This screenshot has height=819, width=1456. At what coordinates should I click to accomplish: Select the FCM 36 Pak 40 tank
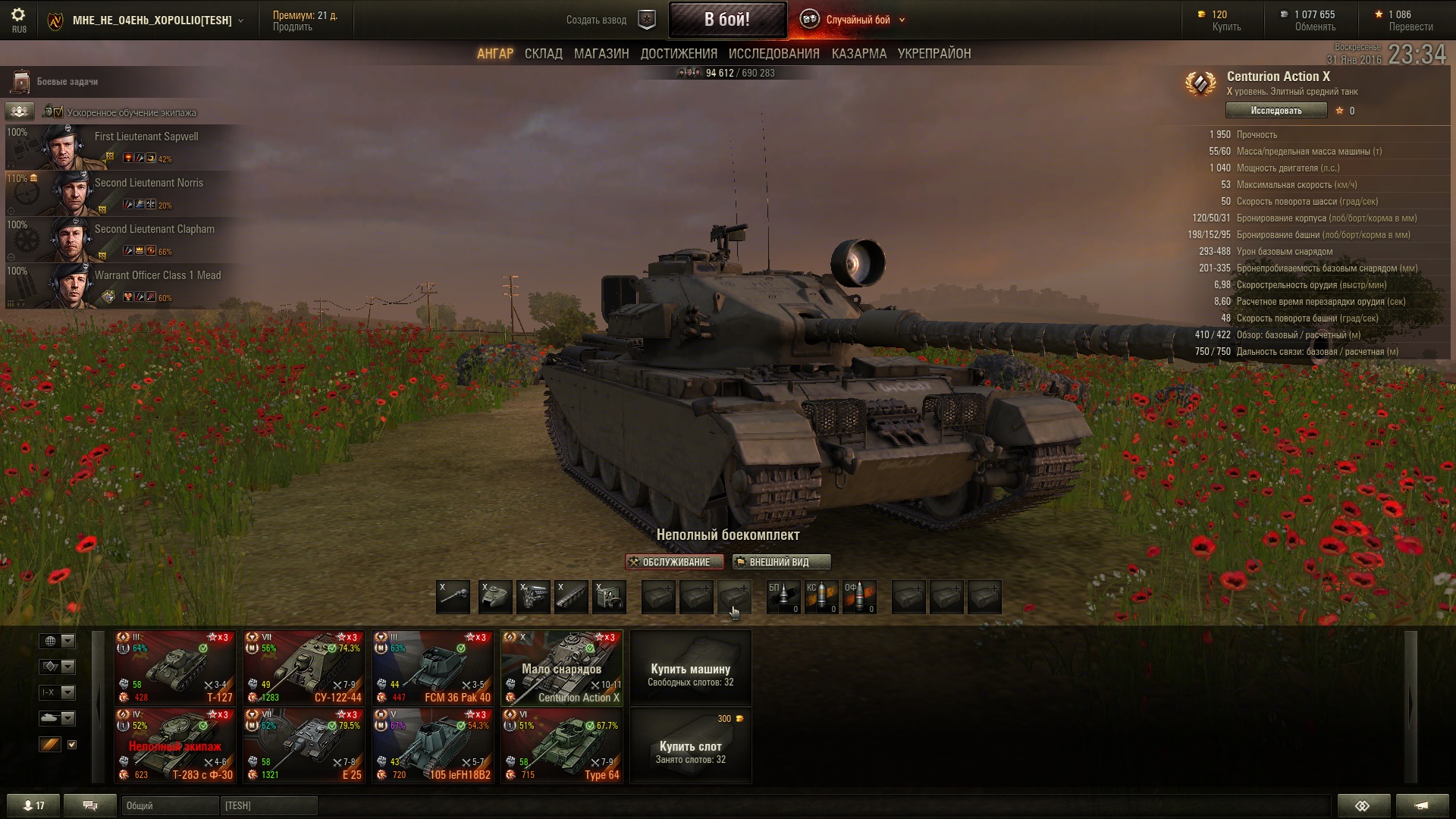(x=432, y=668)
